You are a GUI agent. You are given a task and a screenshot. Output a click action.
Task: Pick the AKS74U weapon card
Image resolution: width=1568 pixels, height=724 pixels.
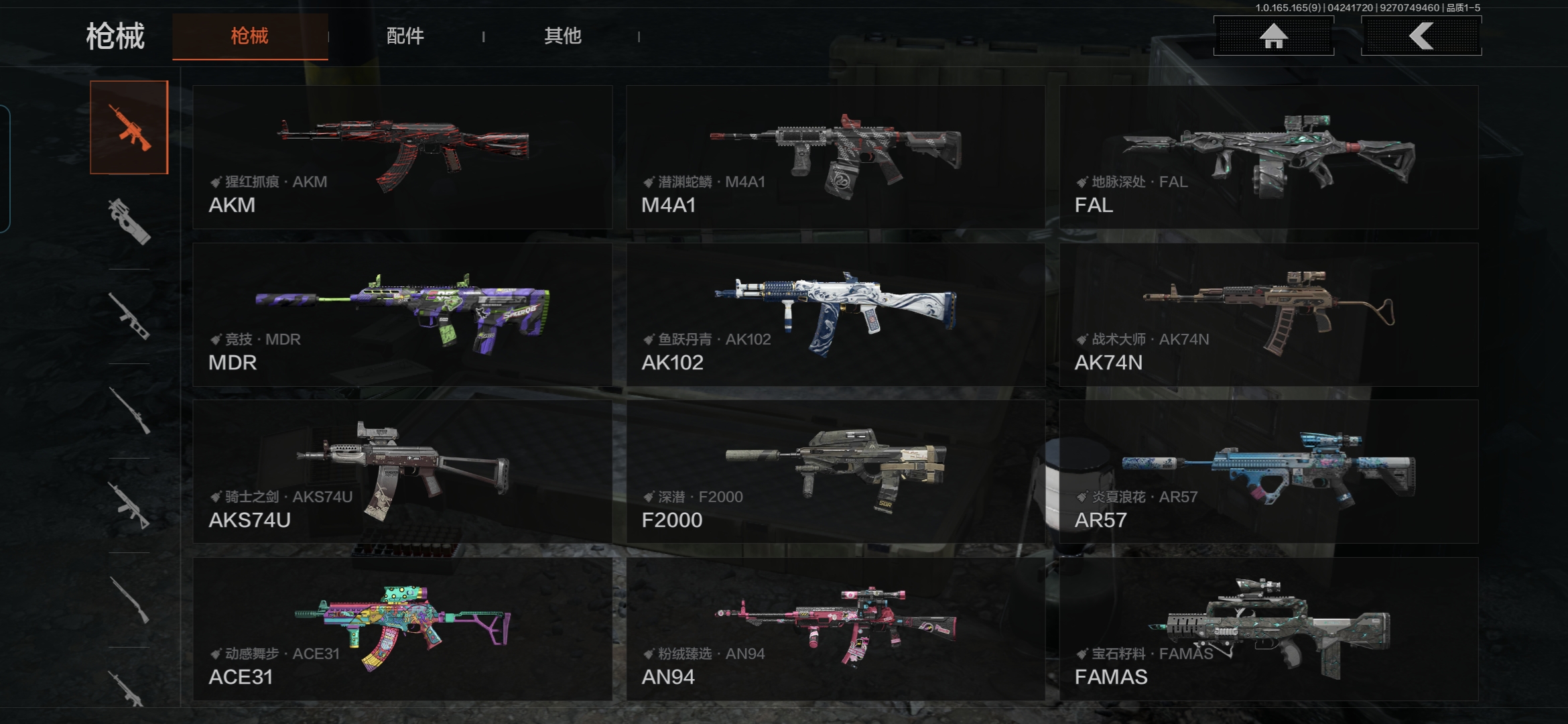coord(402,472)
